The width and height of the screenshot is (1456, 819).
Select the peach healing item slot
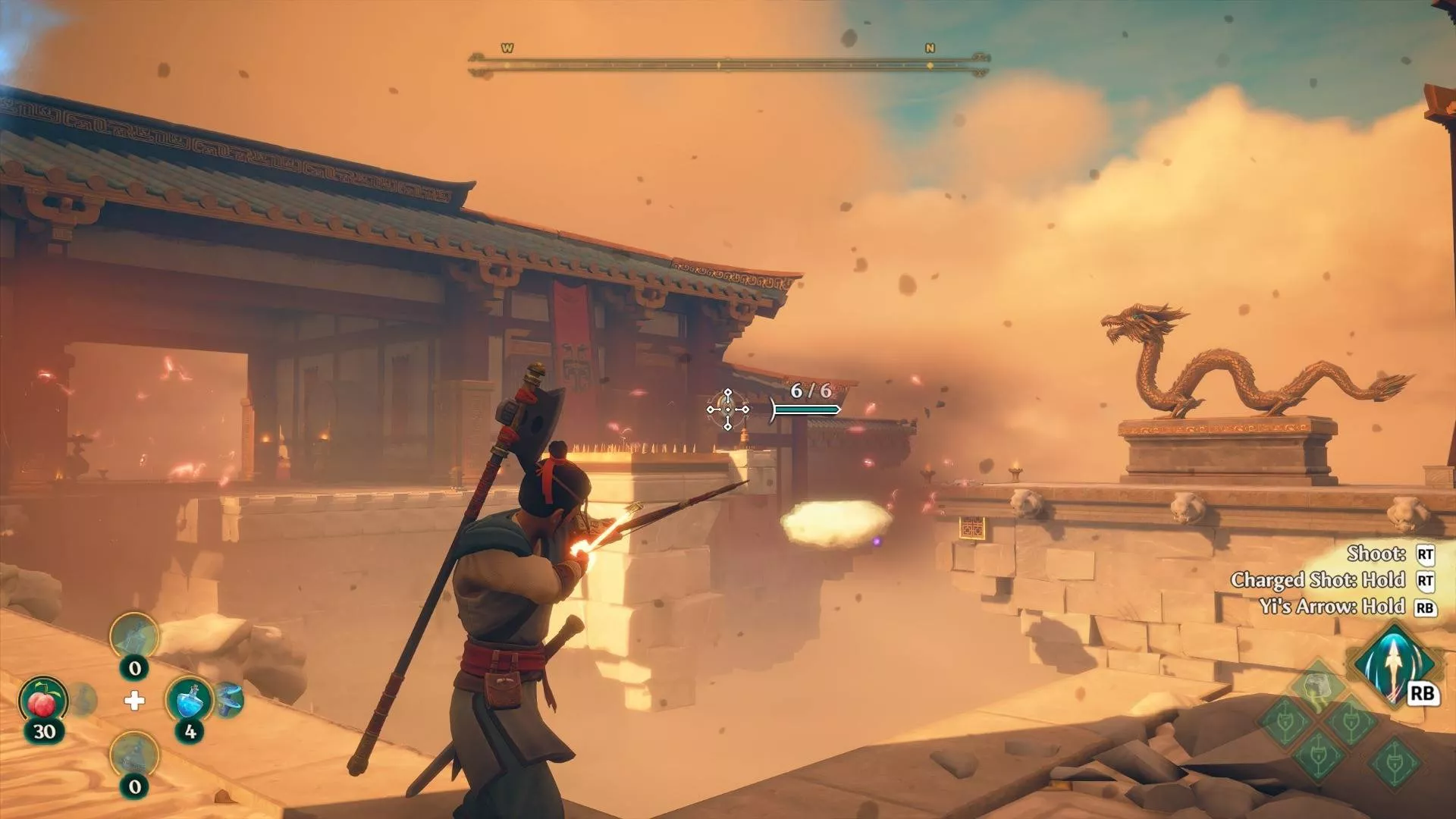point(43,701)
